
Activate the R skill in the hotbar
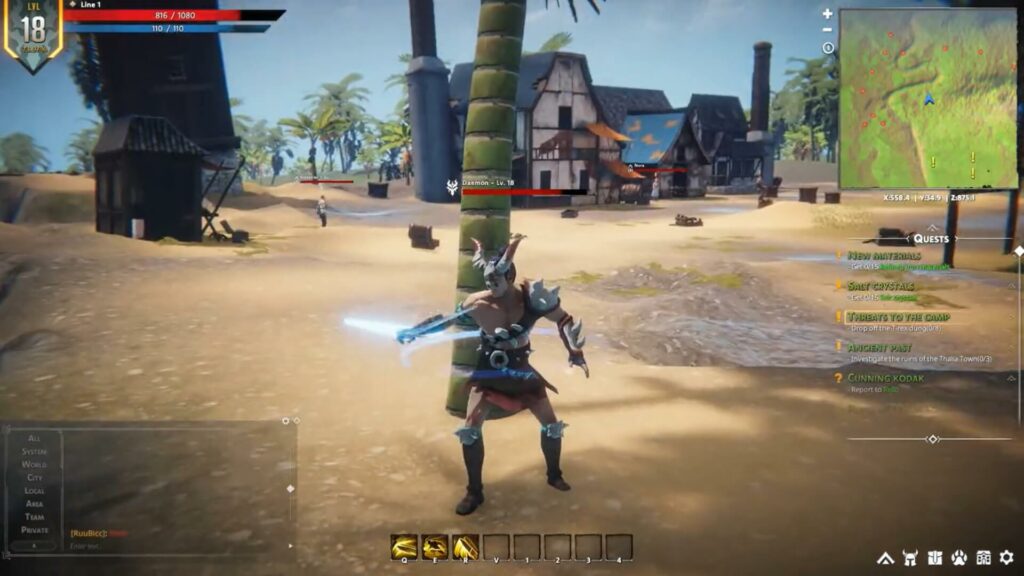click(x=465, y=546)
